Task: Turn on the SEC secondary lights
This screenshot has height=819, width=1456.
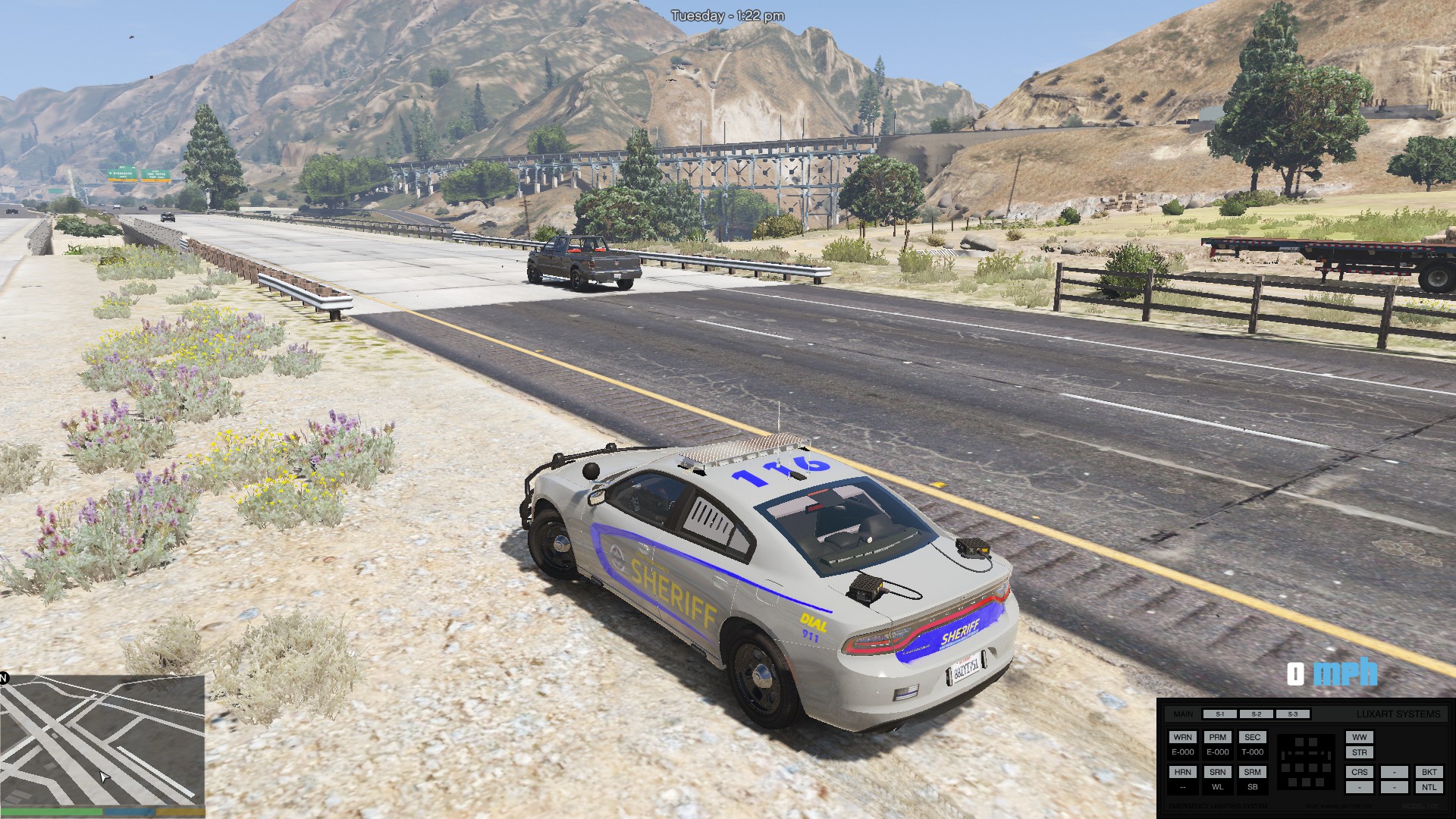Action: pos(1252,737)
